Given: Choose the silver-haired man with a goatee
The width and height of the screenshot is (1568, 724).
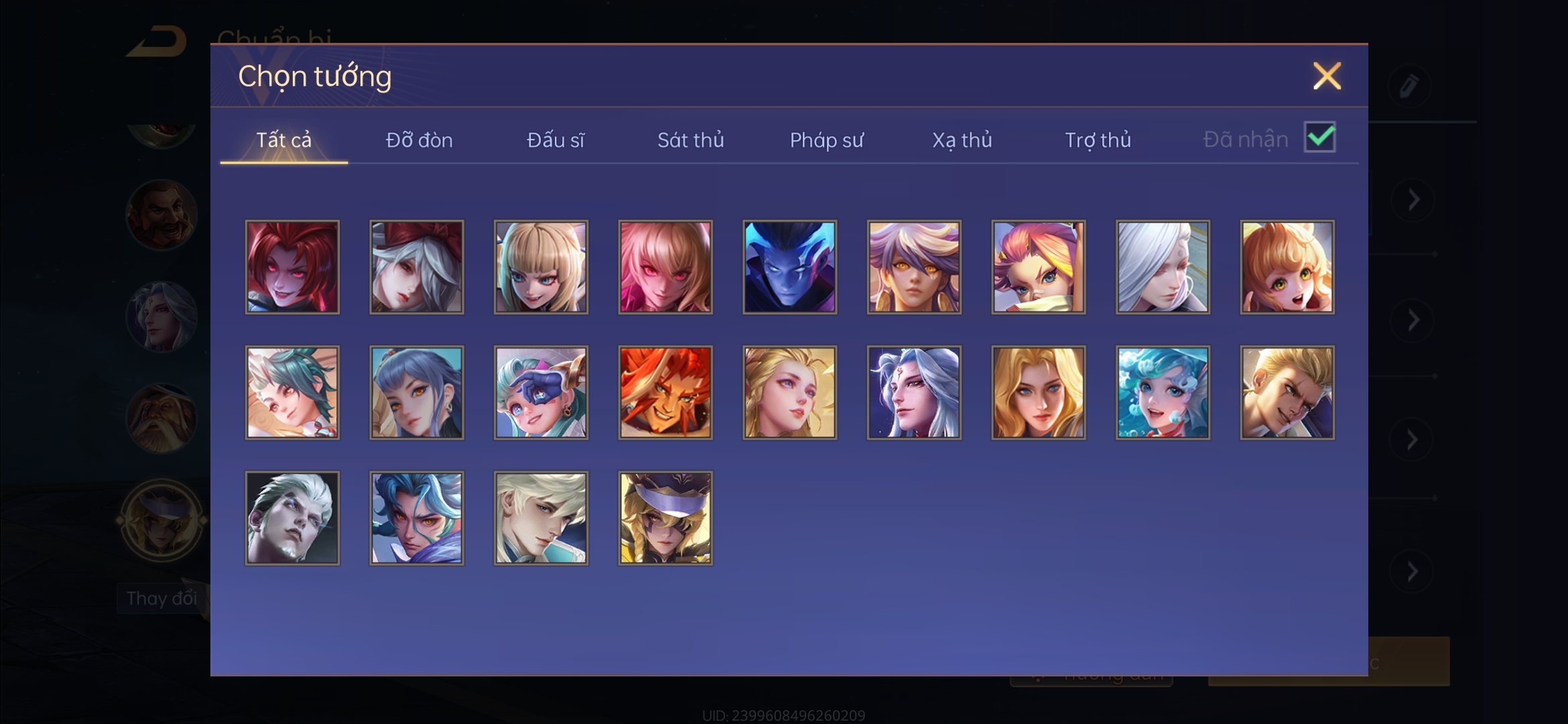Looking at the screenshot, I should tap(292, 518).
